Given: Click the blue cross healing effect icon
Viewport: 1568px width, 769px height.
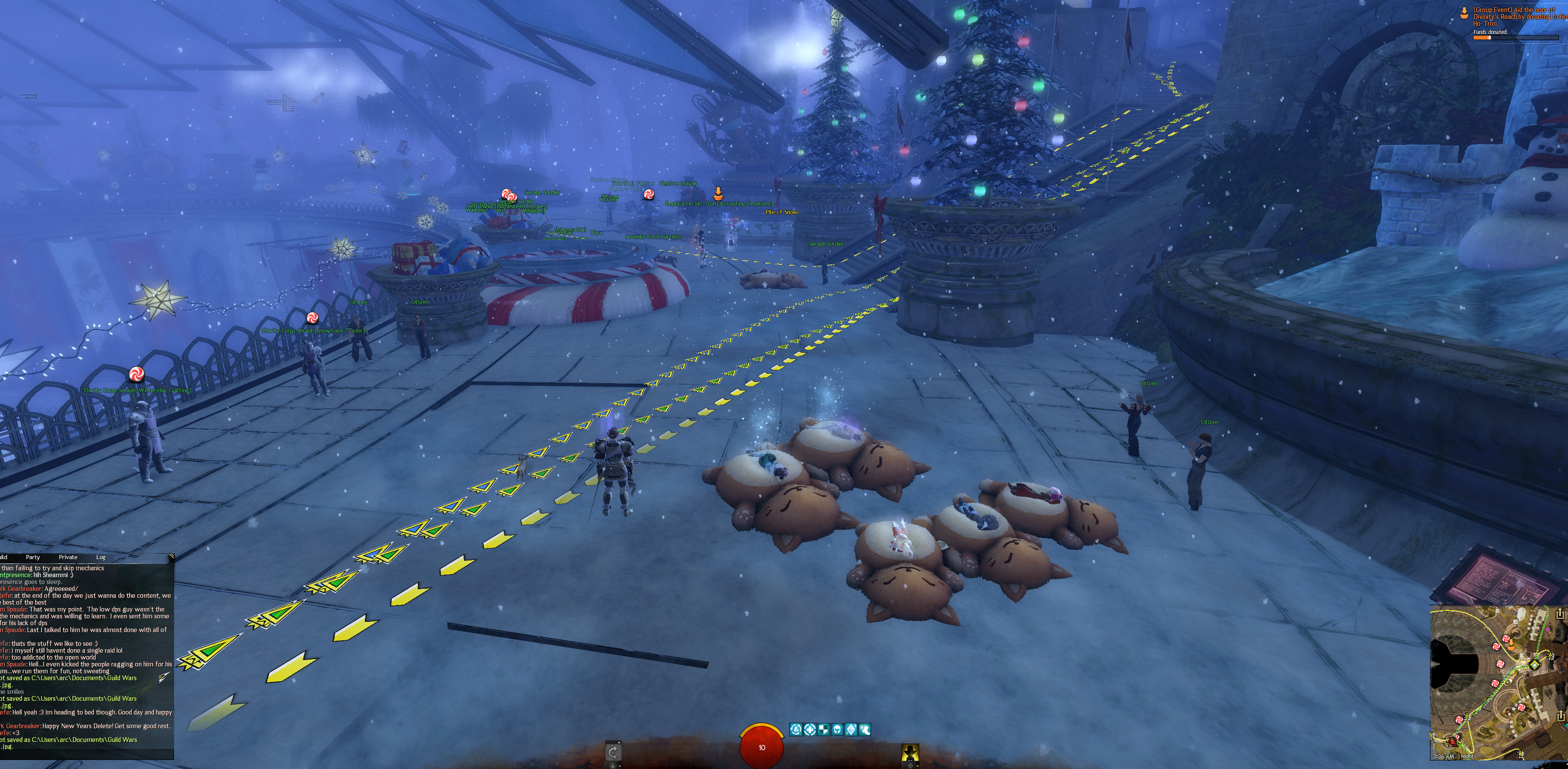Looking at the screenshot, I should click(x=810, y=730).
